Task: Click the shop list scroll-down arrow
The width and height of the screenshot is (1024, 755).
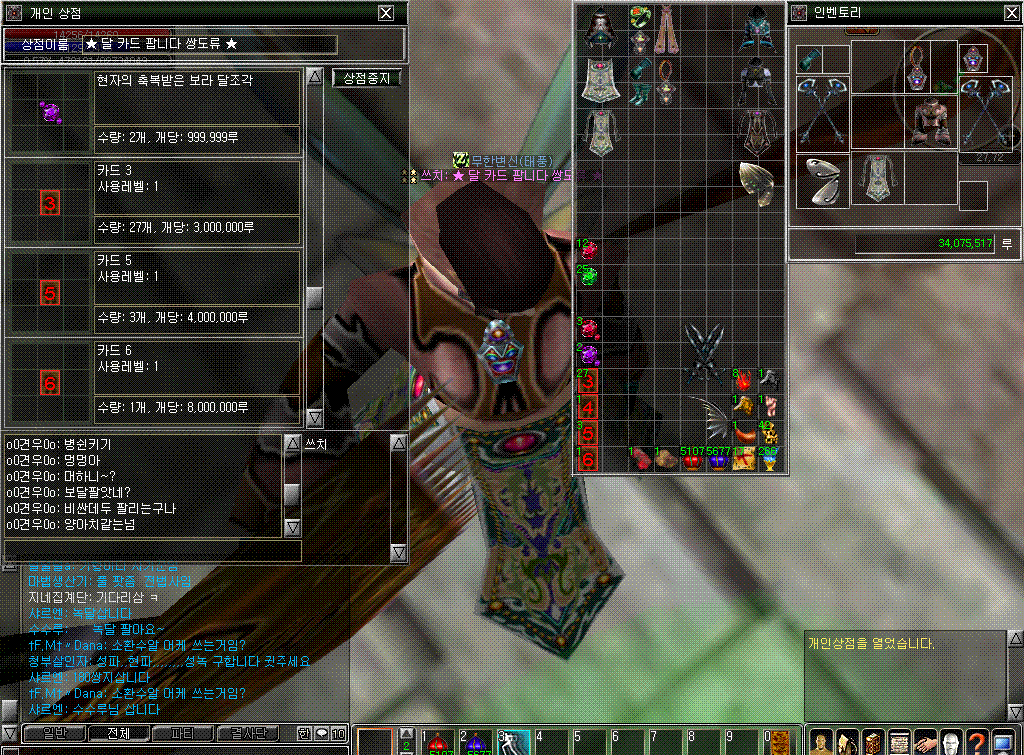Action: [315, 417]
